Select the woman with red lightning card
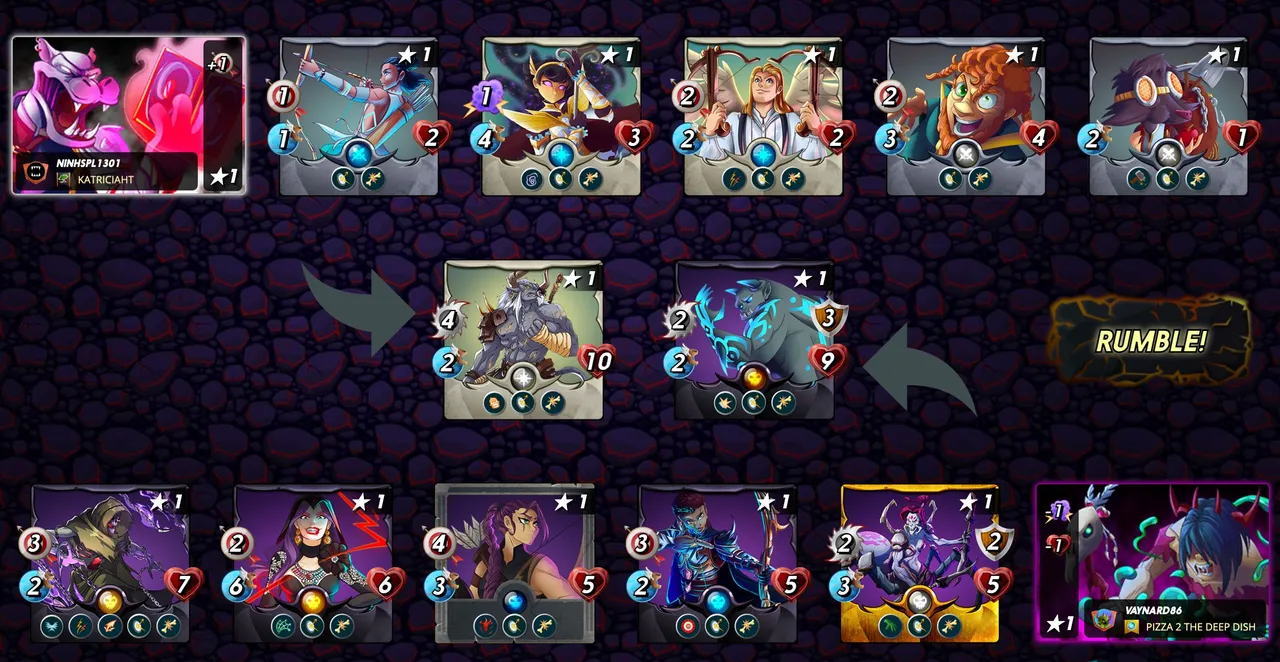1280x662 pixels. click(x=312, y=563)
